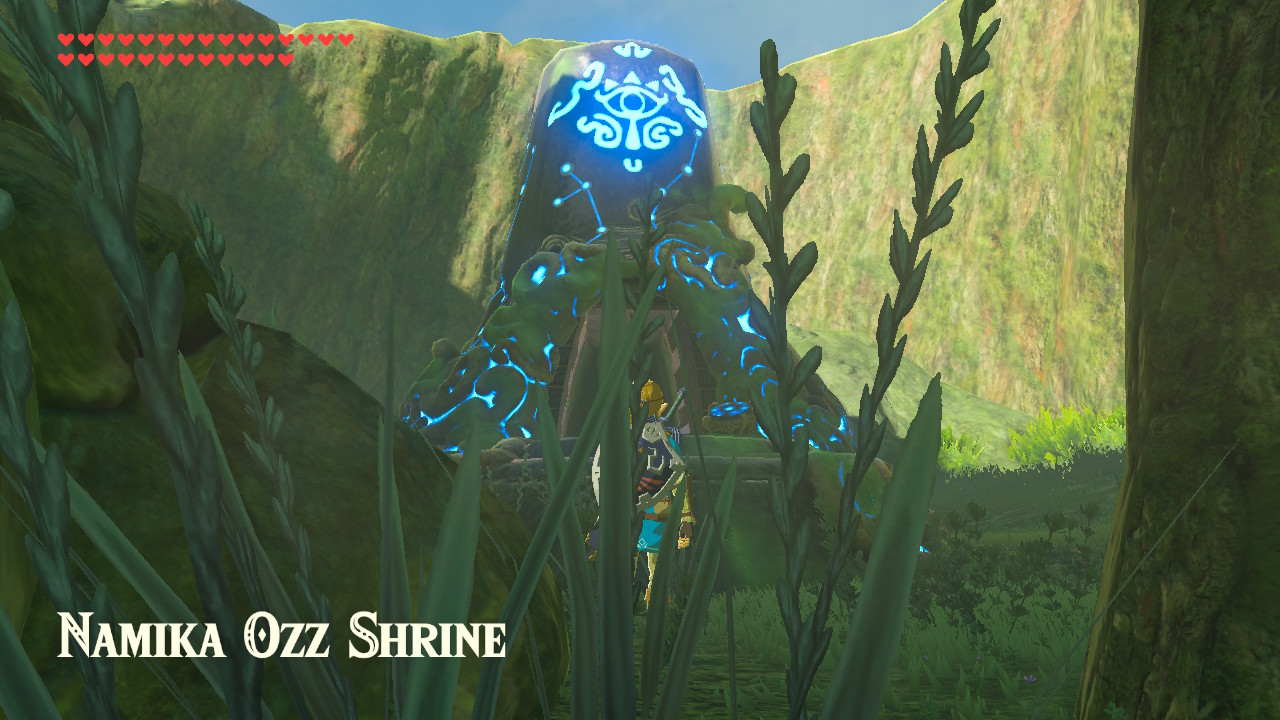Select the first heart in the health meter
1280x720 pixels.
(x=67, y=40)
